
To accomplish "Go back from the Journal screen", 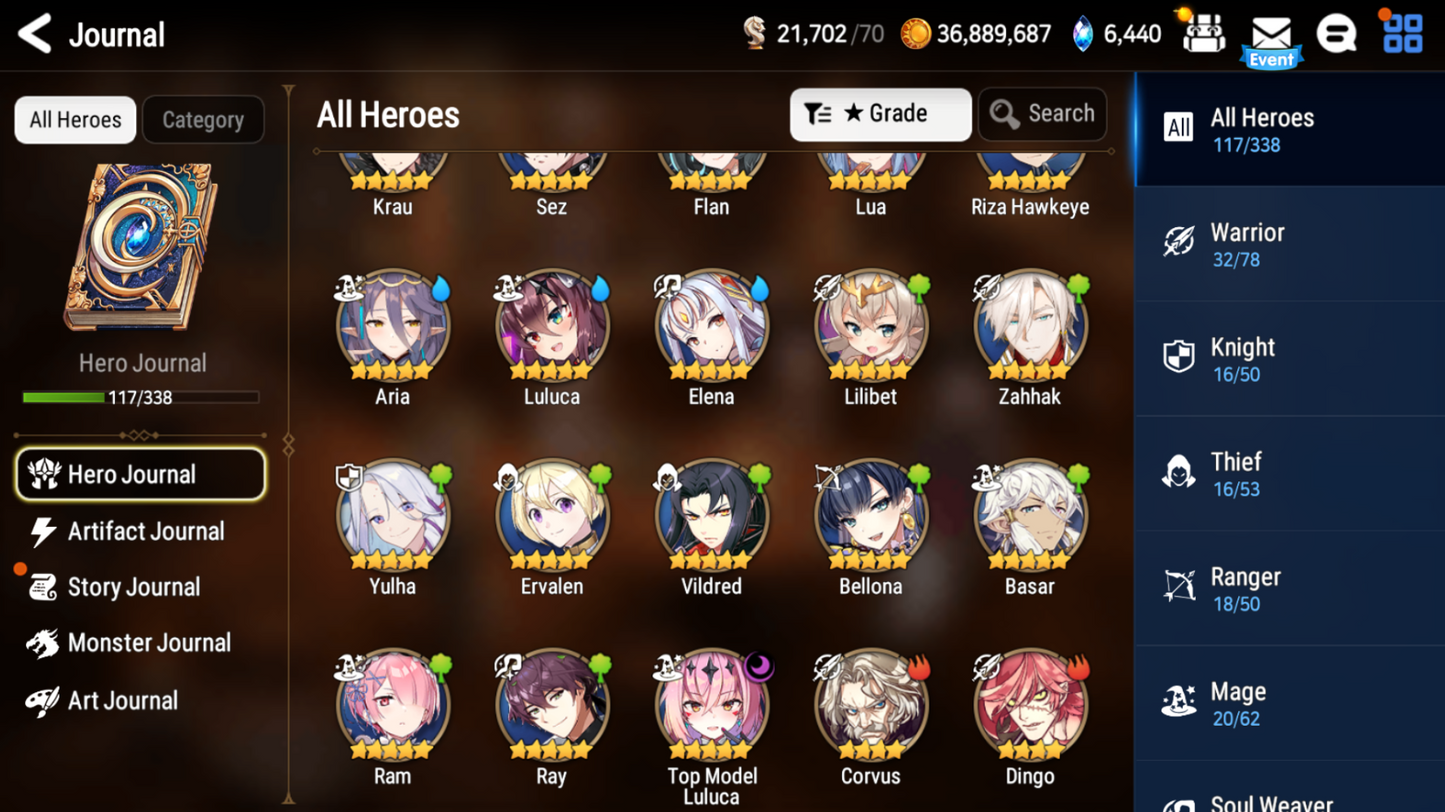I will click(x=36, y=35).
